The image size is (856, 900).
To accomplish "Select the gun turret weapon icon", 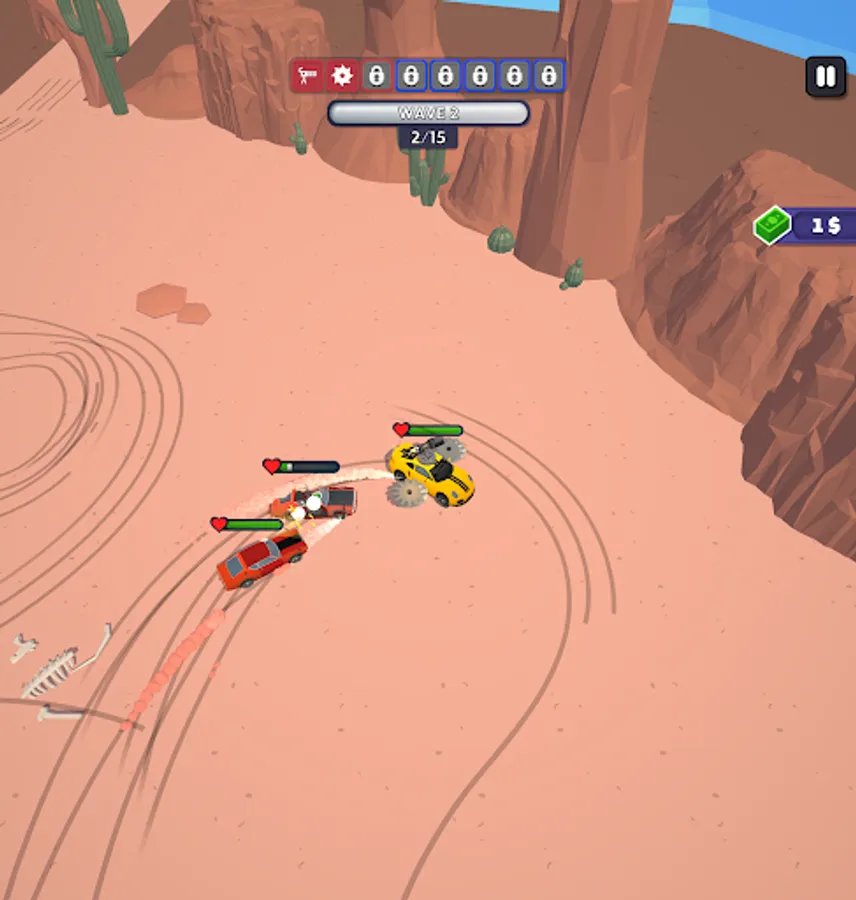I will coord(308,76).
